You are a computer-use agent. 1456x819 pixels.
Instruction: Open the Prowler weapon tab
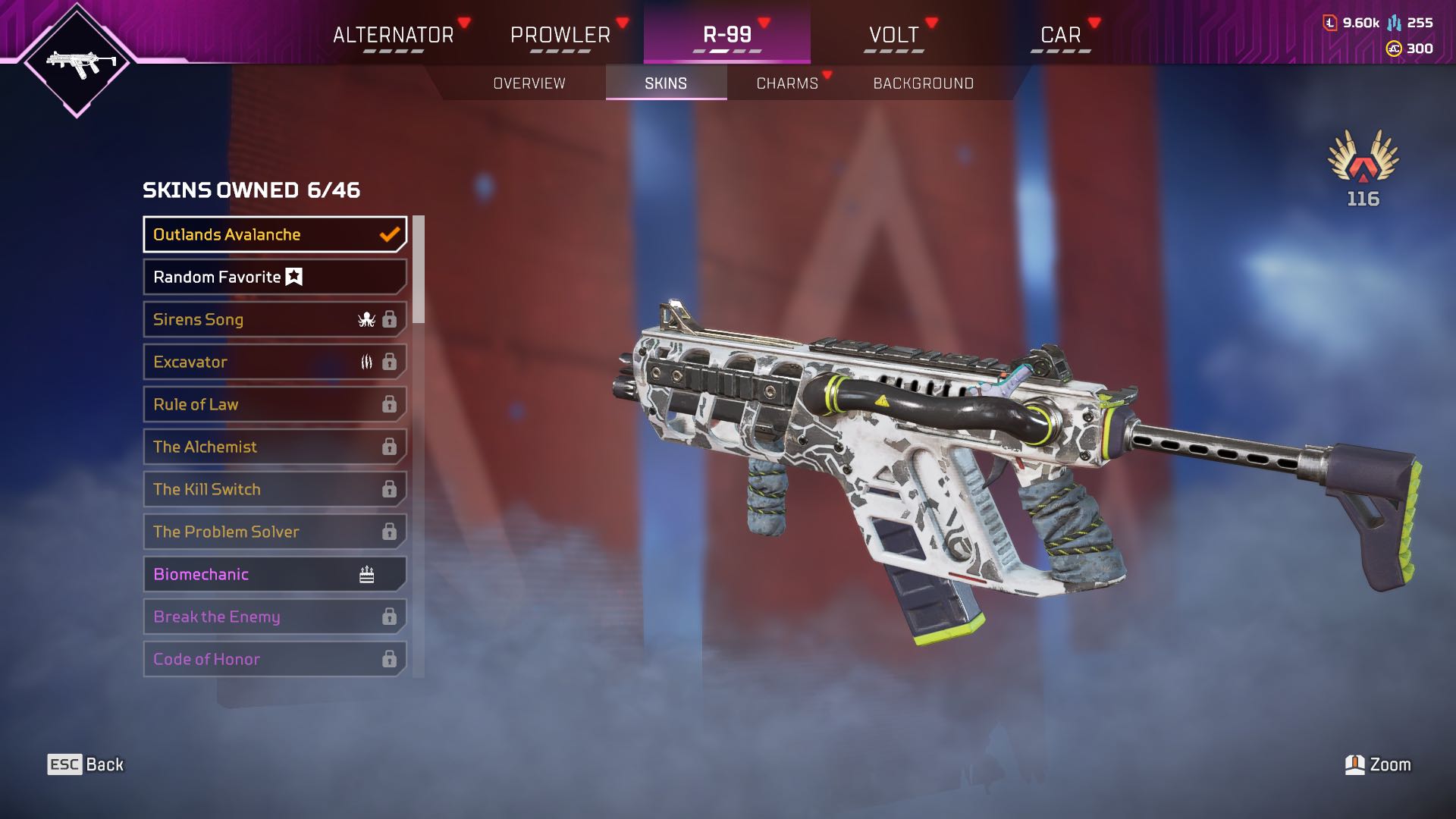560,36
